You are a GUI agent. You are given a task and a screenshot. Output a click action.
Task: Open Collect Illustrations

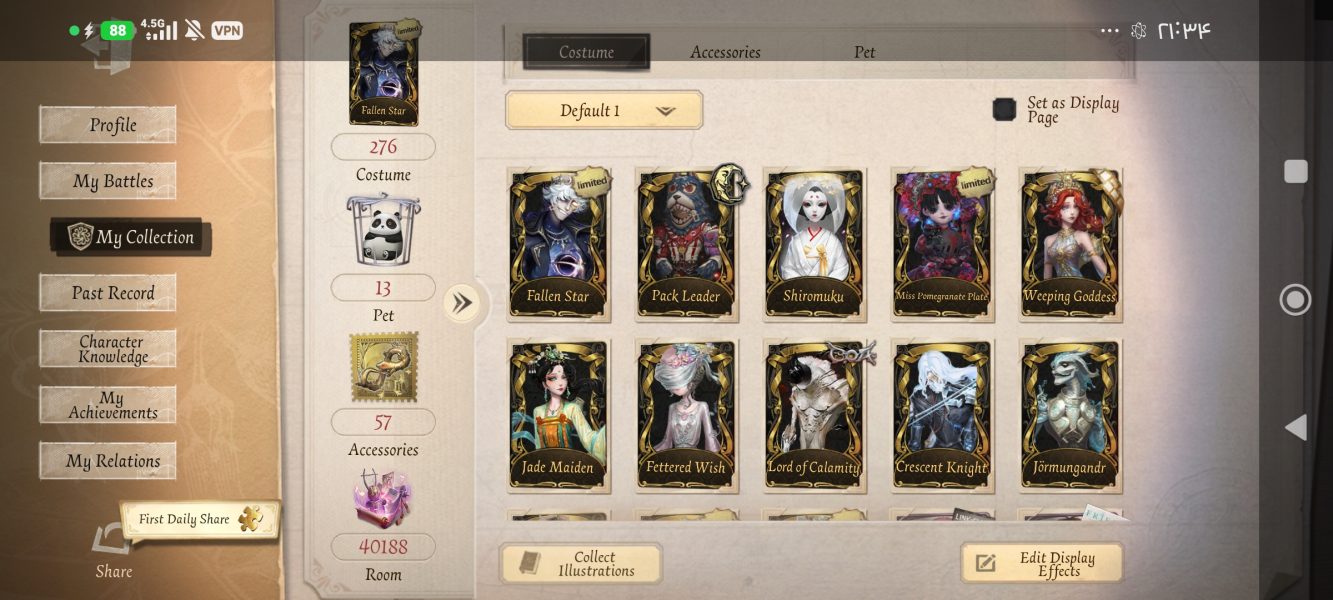[581, 564]
